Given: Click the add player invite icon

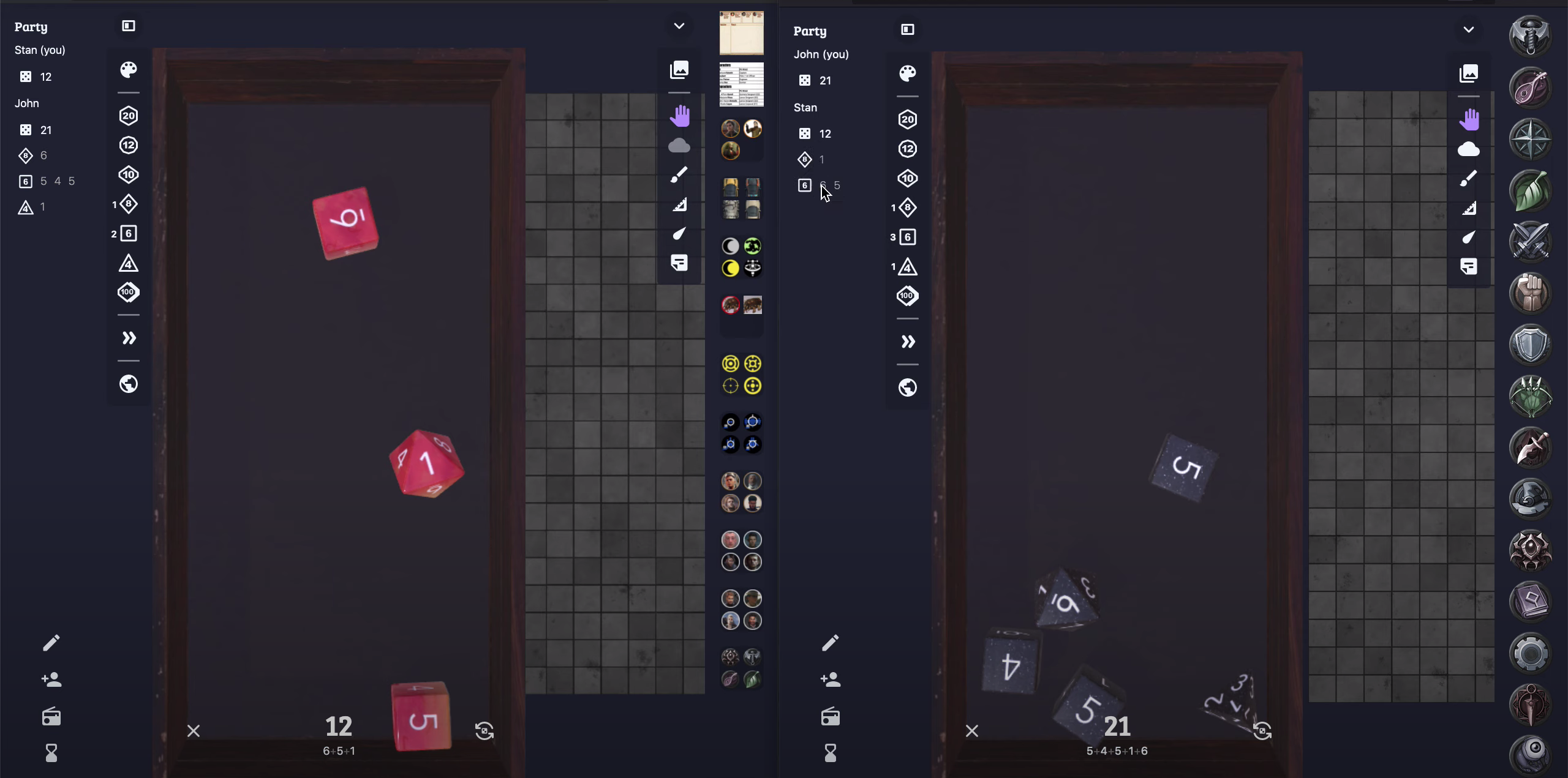Looking at the screenshot, I should (x=51, y=679).
